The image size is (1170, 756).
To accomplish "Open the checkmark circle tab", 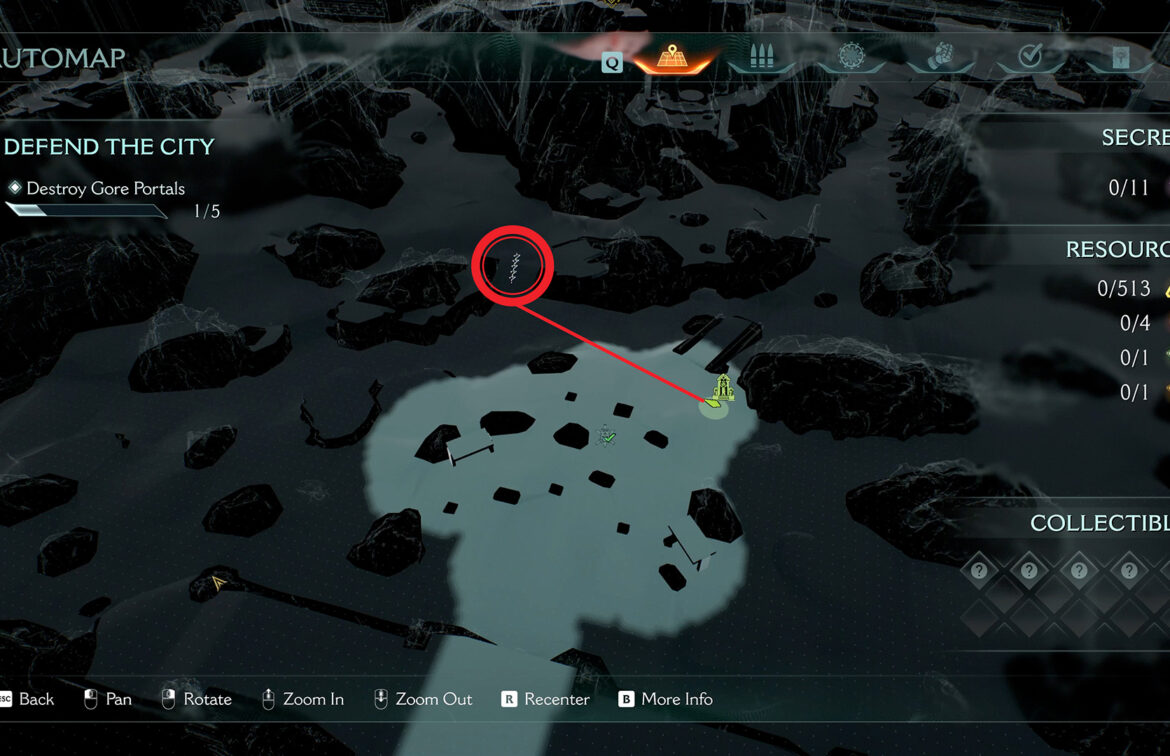I will (1030, 58).
